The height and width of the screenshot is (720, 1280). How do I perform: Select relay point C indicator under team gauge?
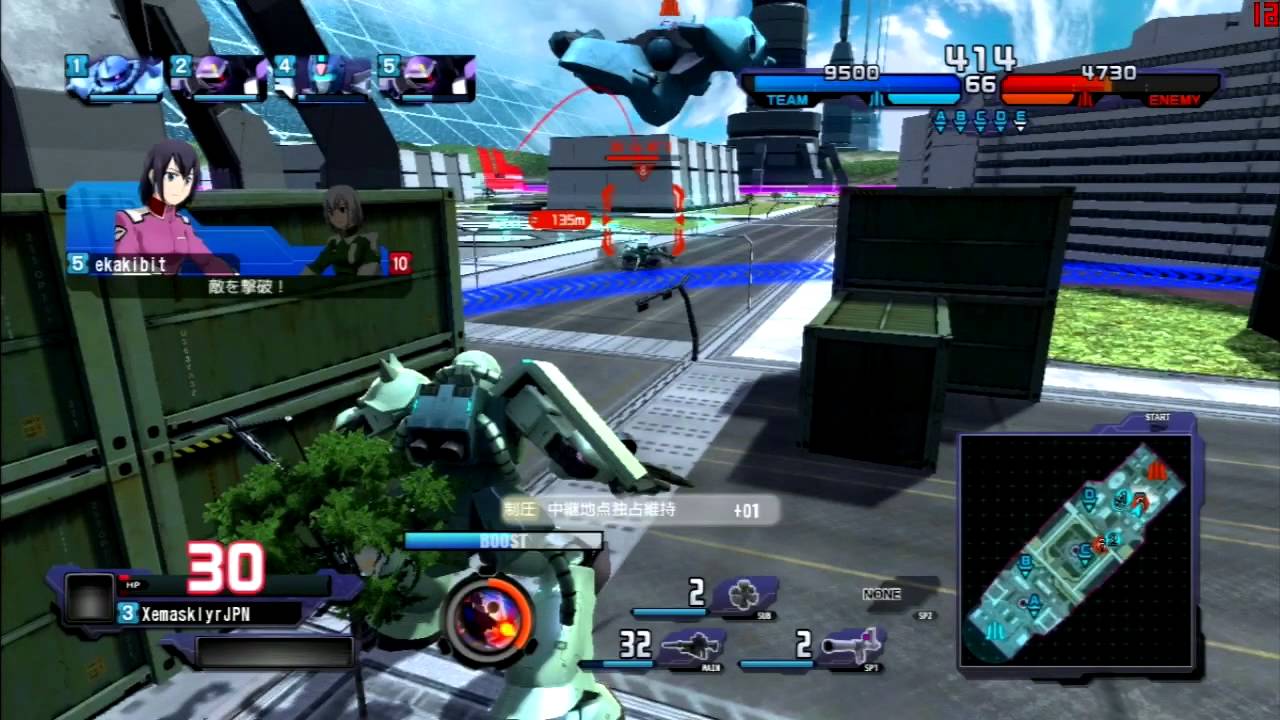pyautogui.click(x=980, y=121)
